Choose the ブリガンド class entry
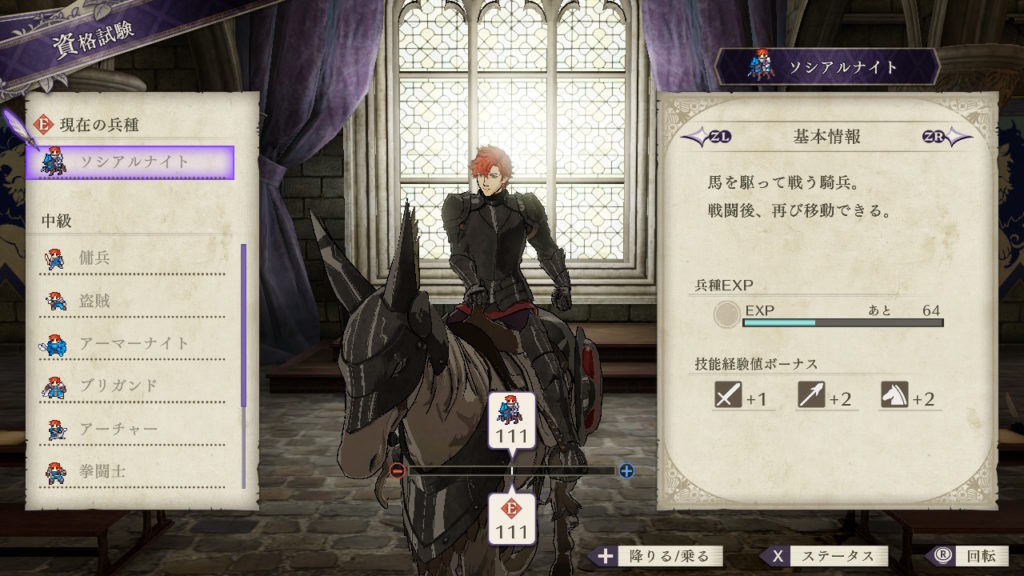 click(135, 385)
